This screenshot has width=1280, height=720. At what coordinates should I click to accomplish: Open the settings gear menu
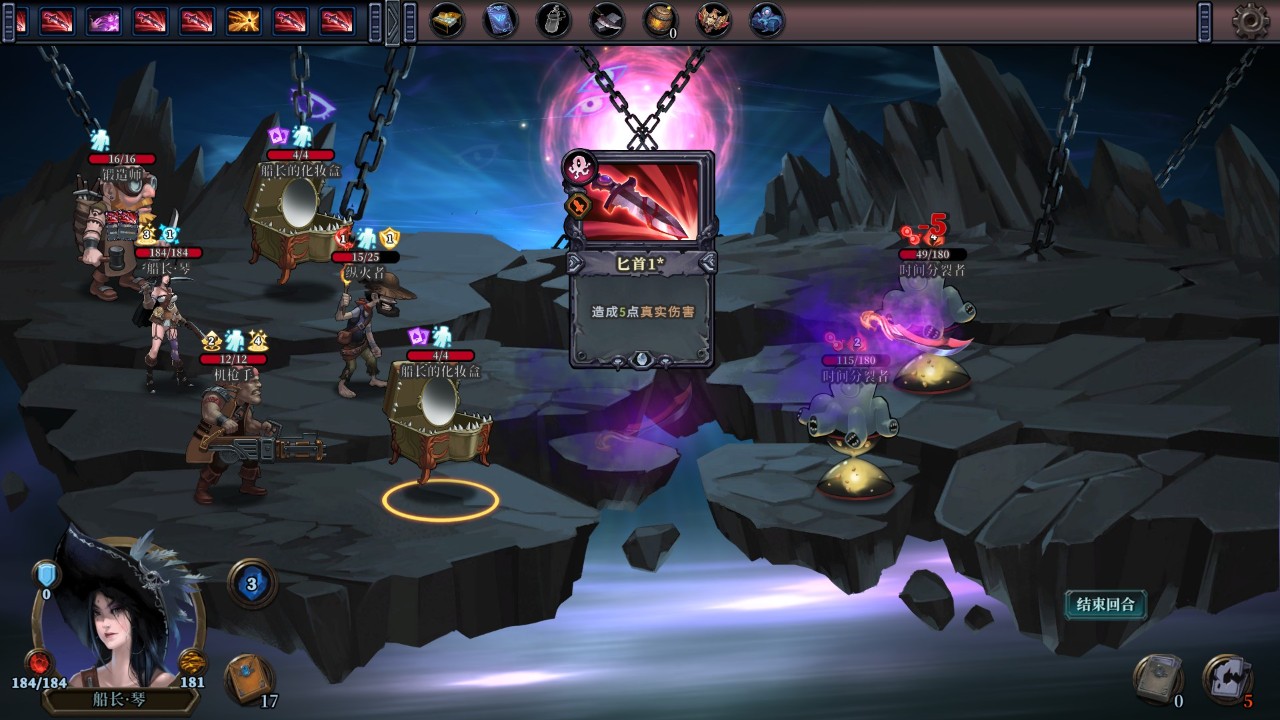tap(1250, 21)
